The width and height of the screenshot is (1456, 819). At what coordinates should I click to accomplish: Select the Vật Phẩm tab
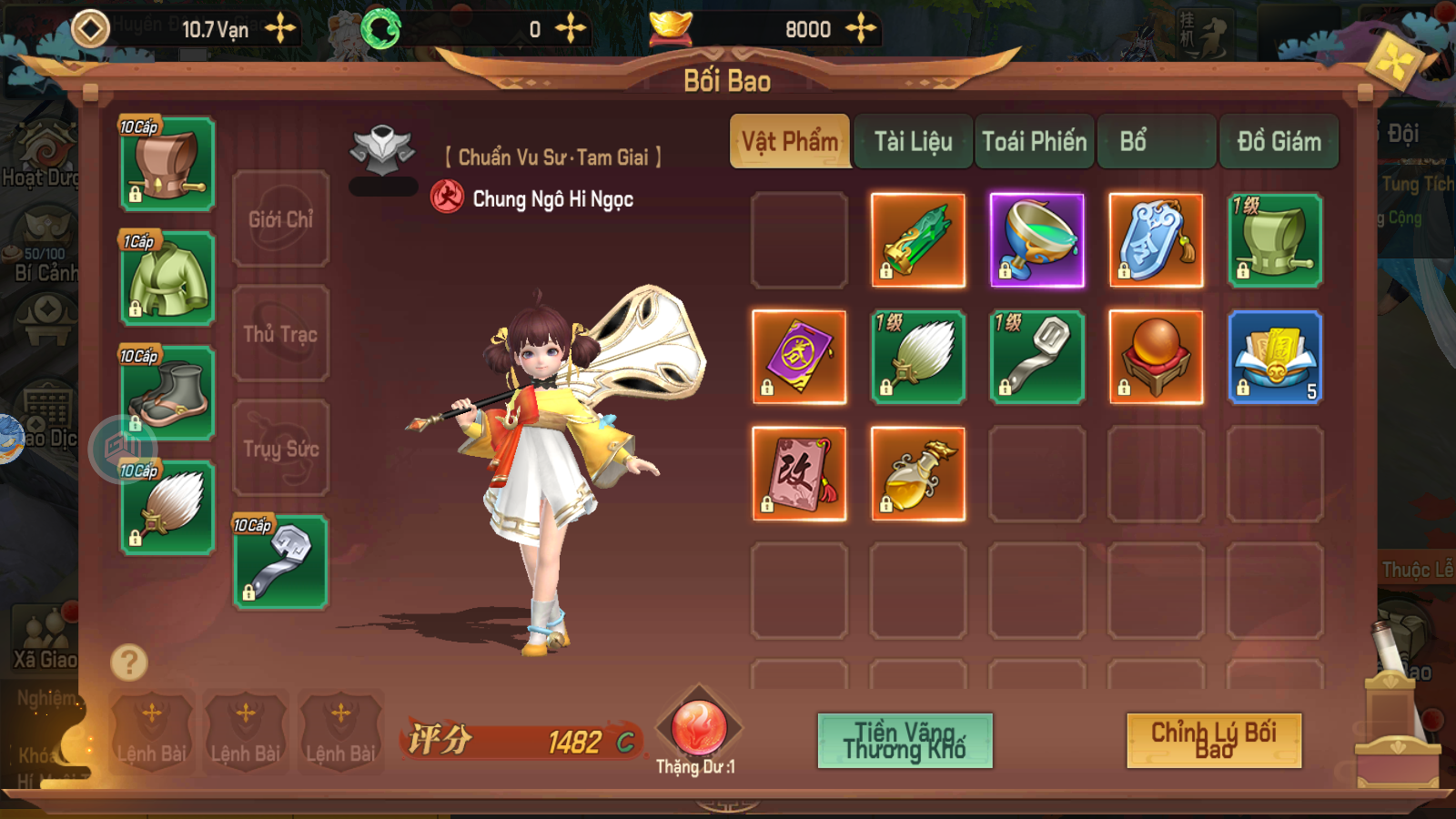pos(790,142)
